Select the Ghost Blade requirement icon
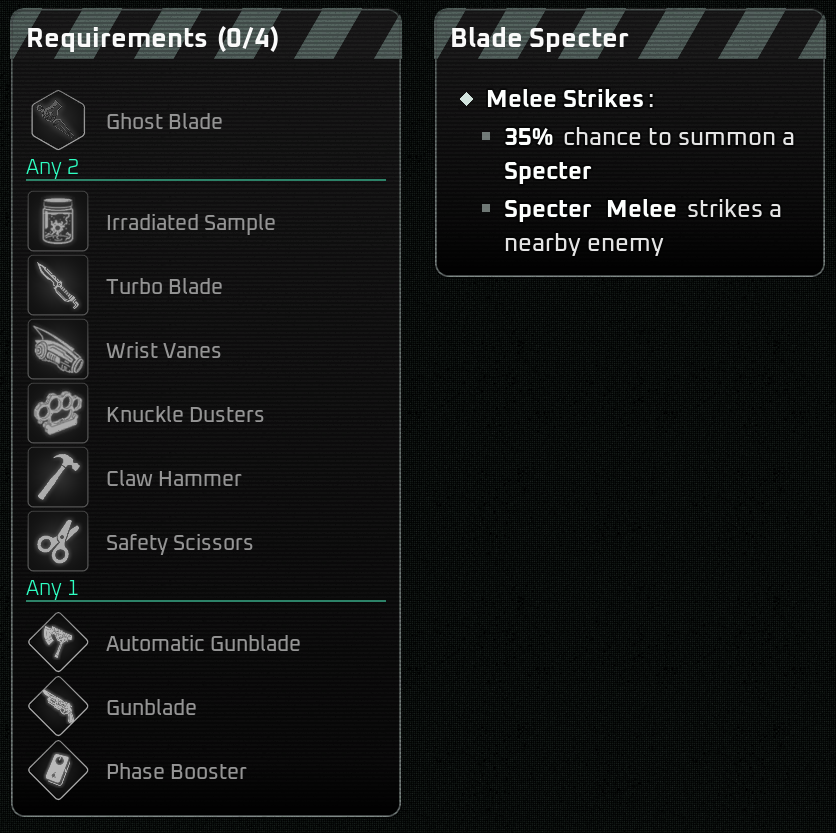Image resolution: width=836 pixels, height=833 pixels. click(x=58, y=121)
